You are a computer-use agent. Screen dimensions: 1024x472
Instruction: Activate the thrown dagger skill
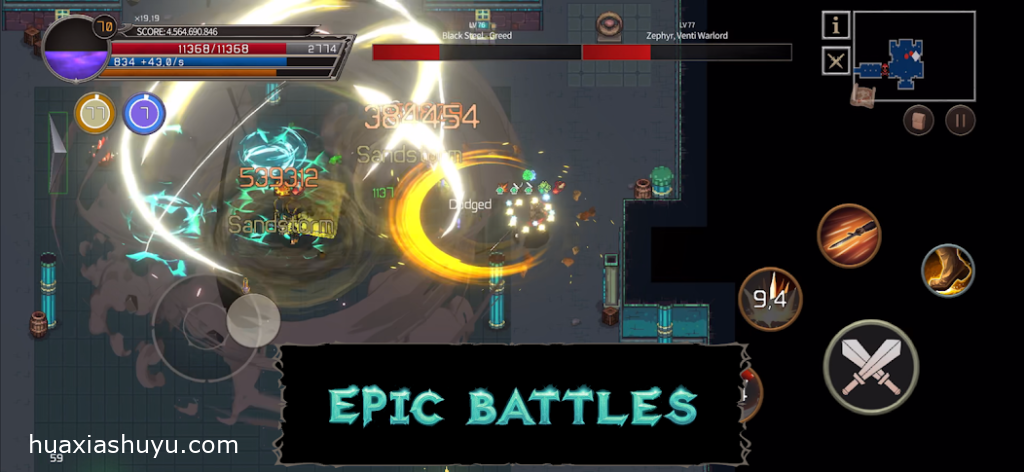(x=849, y=235)
